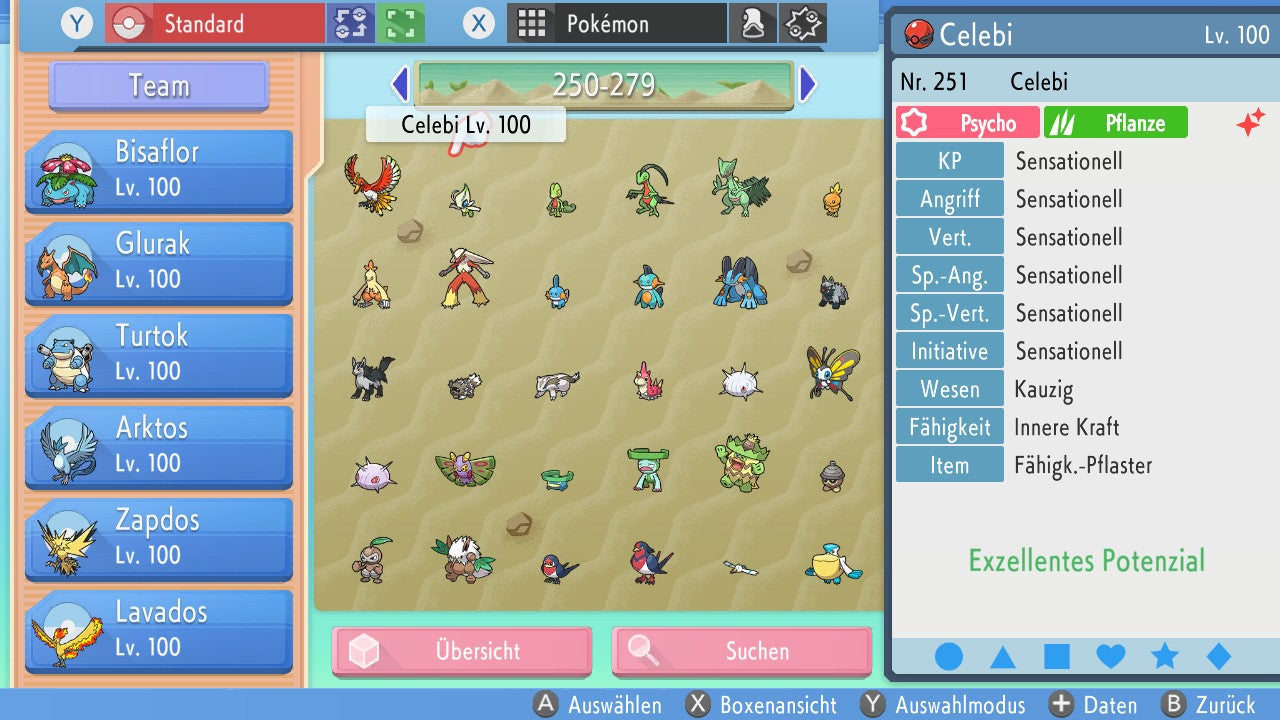1280x720 pixels.
Task: Open the trainer silhouette icon
Action: (x=753, y=23)
